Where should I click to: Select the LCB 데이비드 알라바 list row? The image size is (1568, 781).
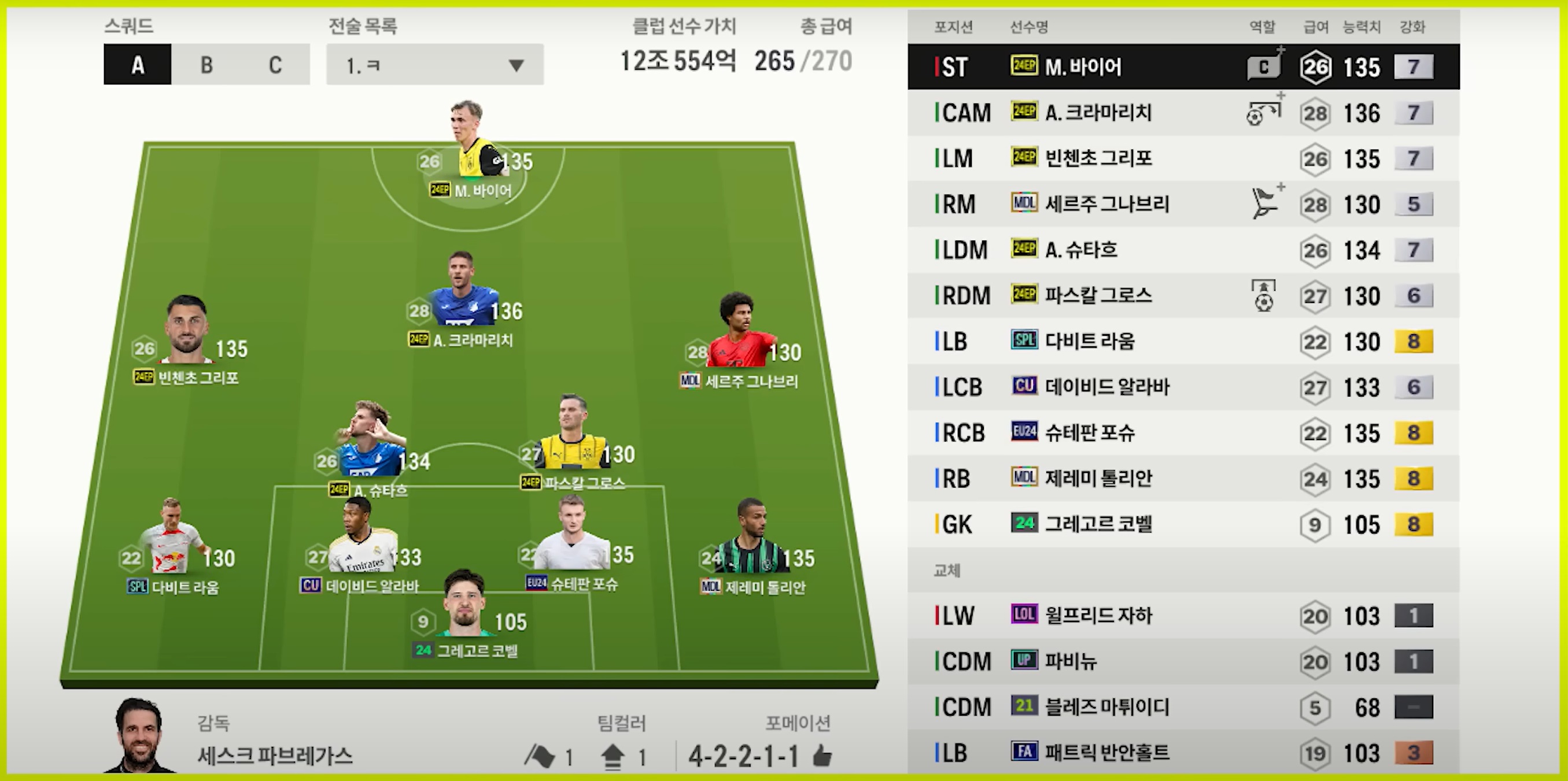coord(1183,387)
